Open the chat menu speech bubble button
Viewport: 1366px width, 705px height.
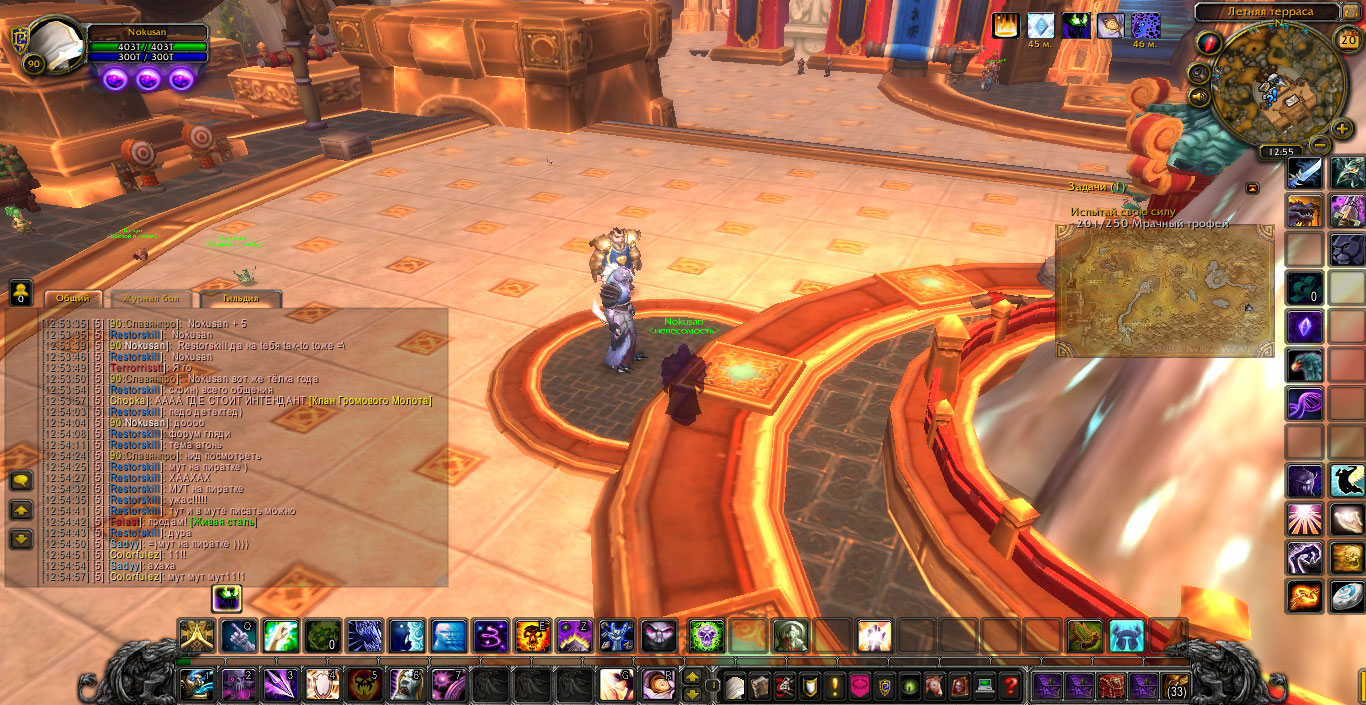[21, 481]
